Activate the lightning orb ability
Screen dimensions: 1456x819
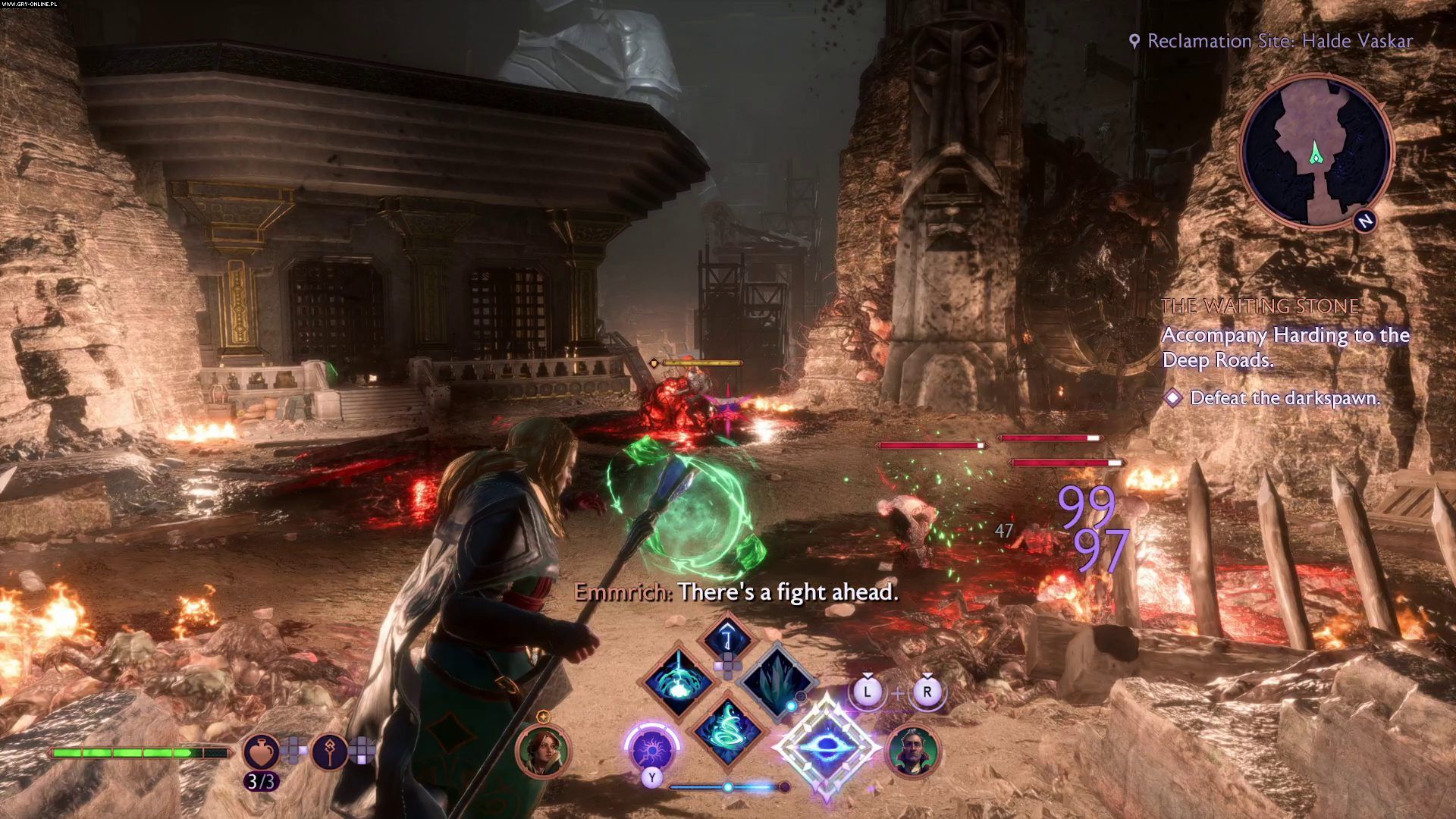click(678, 680)
